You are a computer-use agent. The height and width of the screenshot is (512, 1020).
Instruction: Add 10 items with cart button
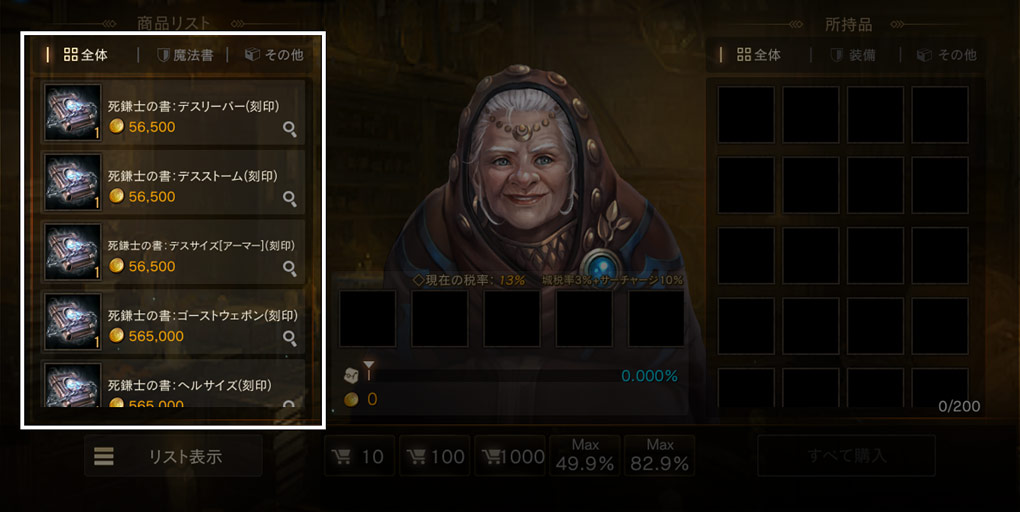pyautogui.click(x=360, y=457)
